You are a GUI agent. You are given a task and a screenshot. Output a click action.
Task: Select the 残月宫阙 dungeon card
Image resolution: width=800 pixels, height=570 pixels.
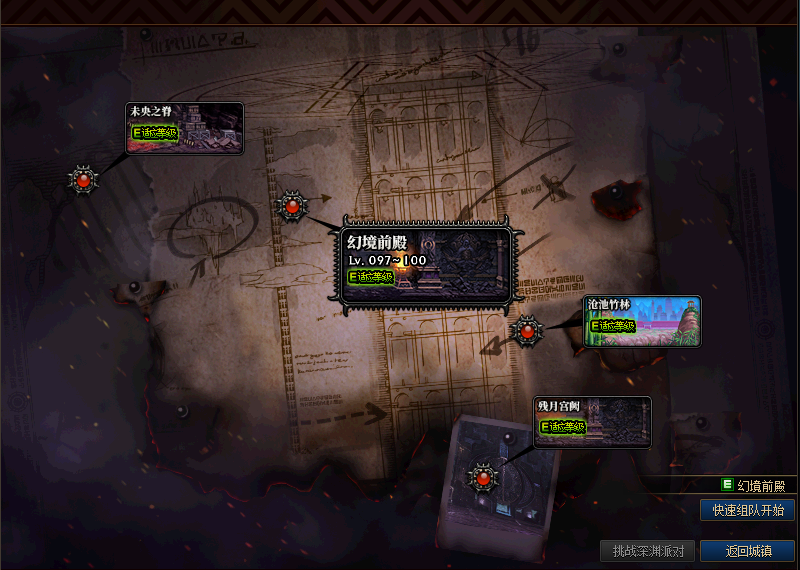592,422
